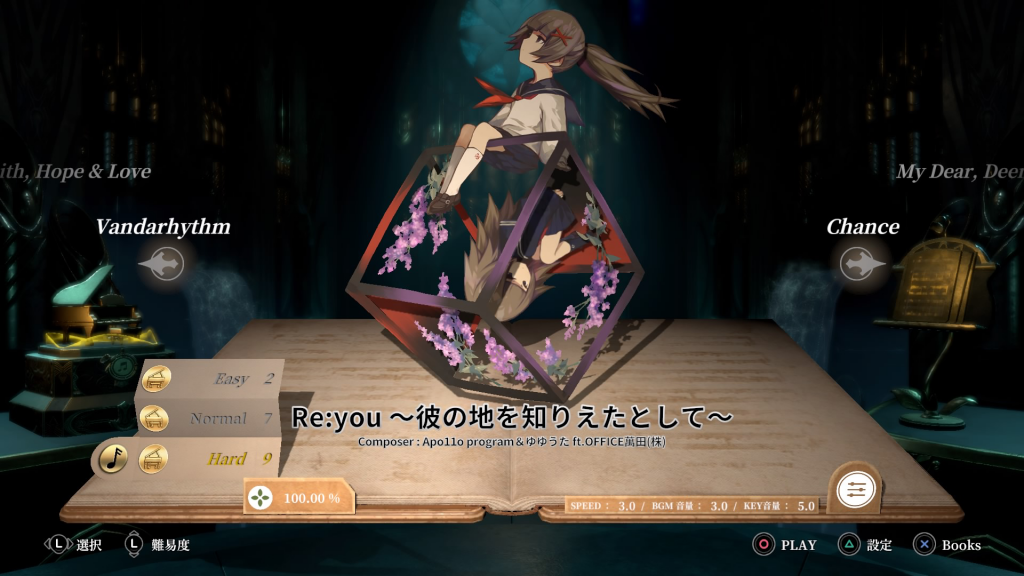Viewport: 1024px width, 576px height.
Task: Open the round sliders settings button
Action: click(855, 489)
